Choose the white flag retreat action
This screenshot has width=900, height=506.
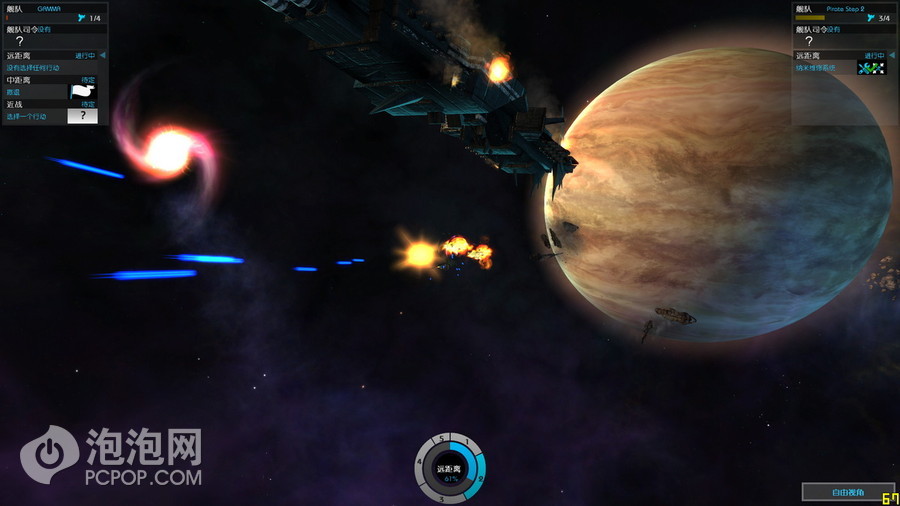click(82, 91)
